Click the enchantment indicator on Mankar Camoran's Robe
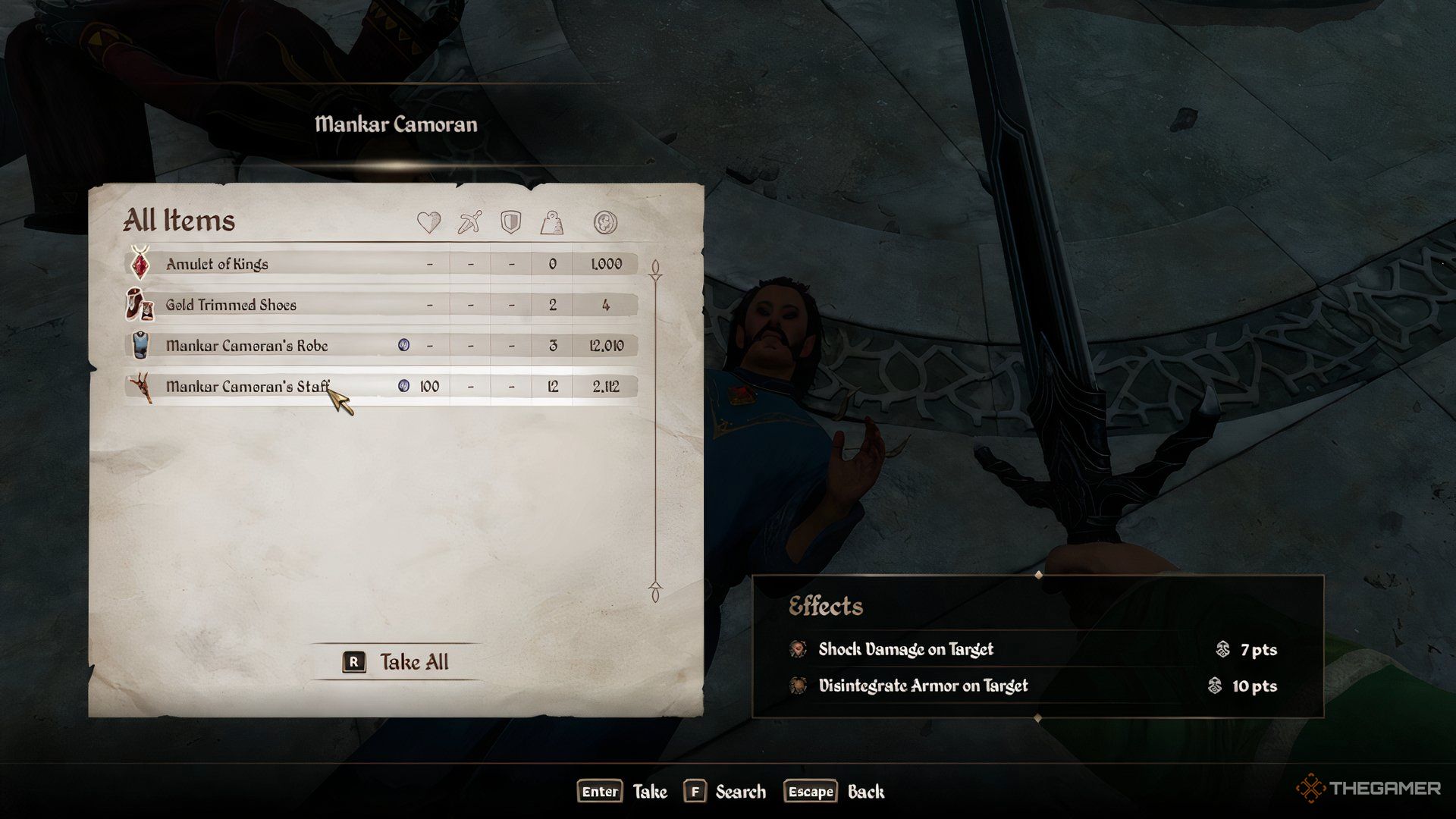The height and width of the screenshot is (819, 1456). point(404,345)
